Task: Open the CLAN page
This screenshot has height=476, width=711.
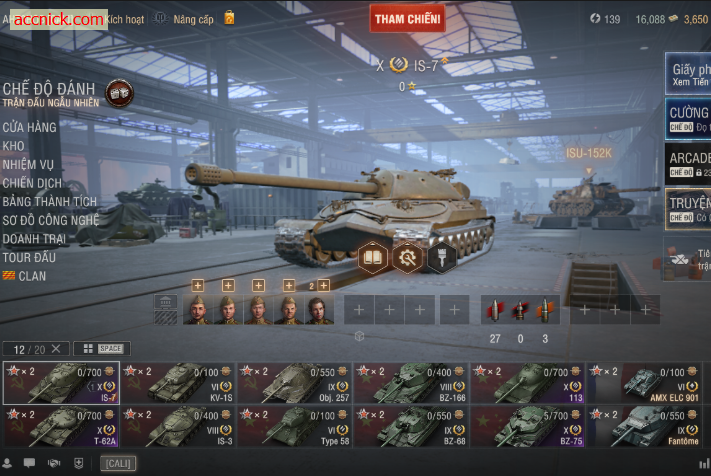Action: point(32,276)
